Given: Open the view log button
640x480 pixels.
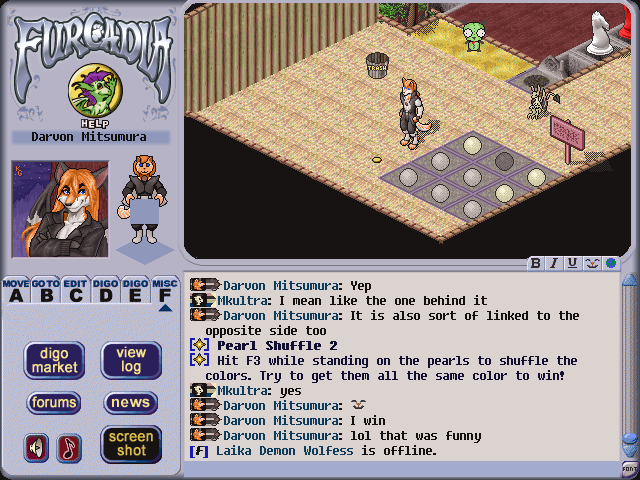Looking at the screenshot, I should (131, 360).
